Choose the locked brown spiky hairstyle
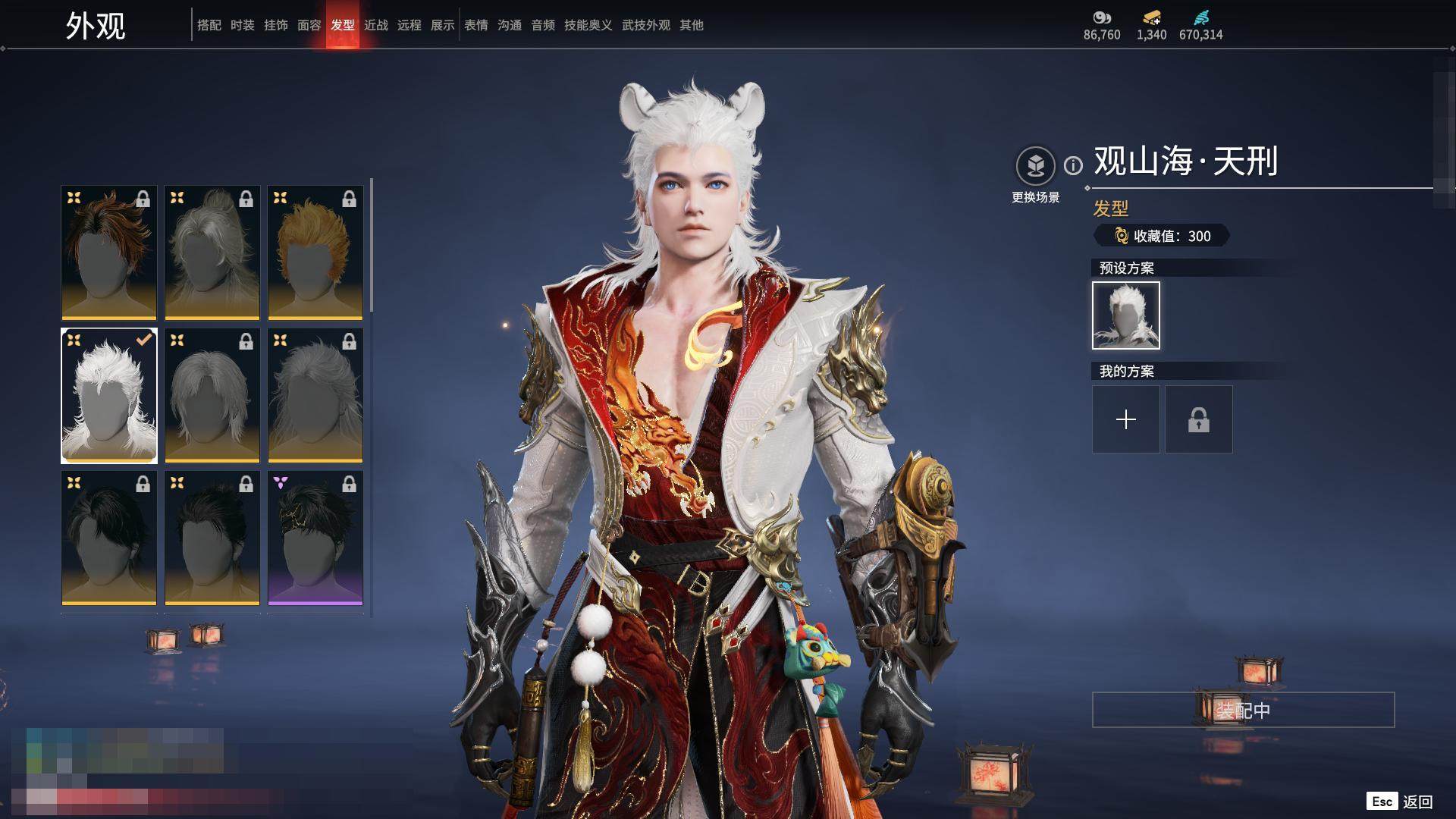Image resolution: width=1456 pixels, height=819 pixels. coord(109,253)
